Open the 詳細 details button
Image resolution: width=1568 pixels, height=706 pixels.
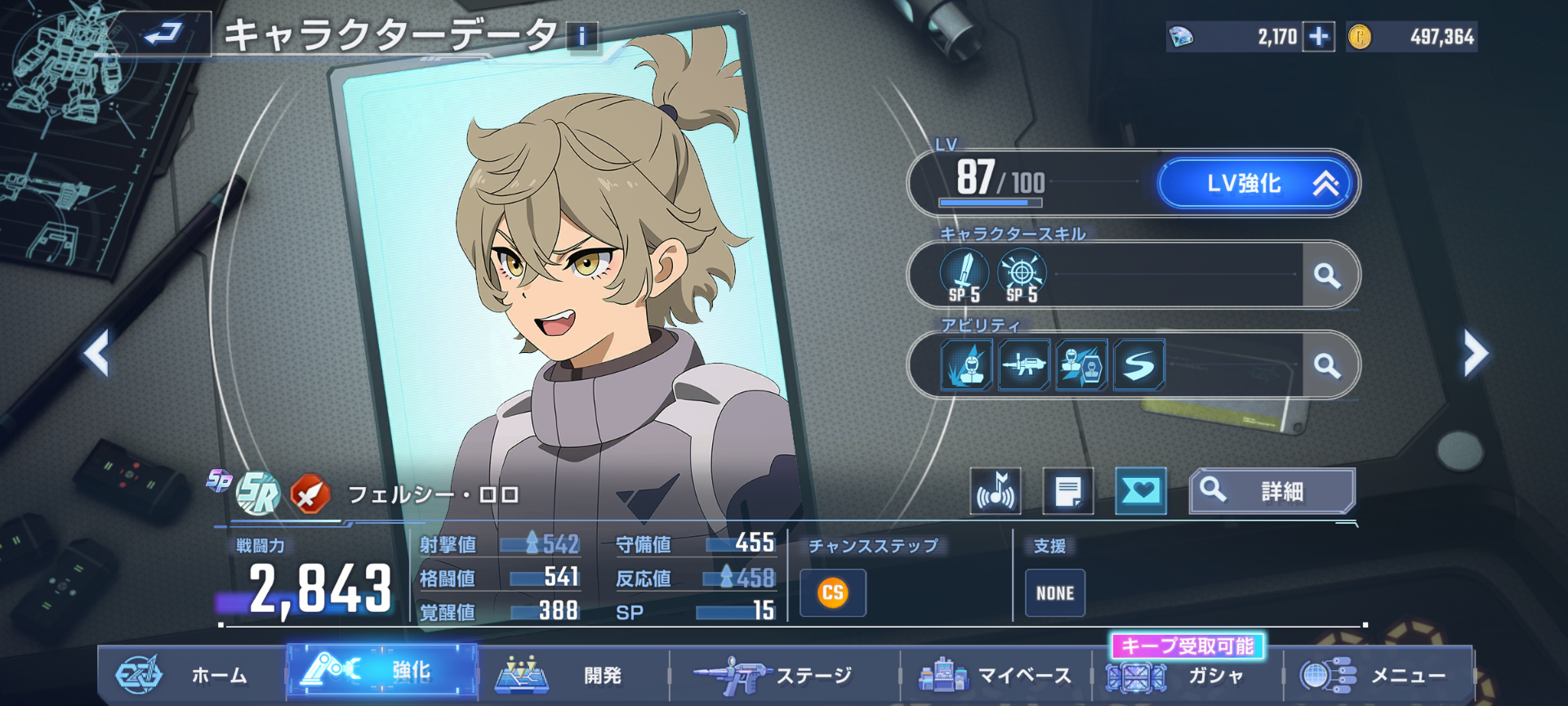tap(1272, 491)
